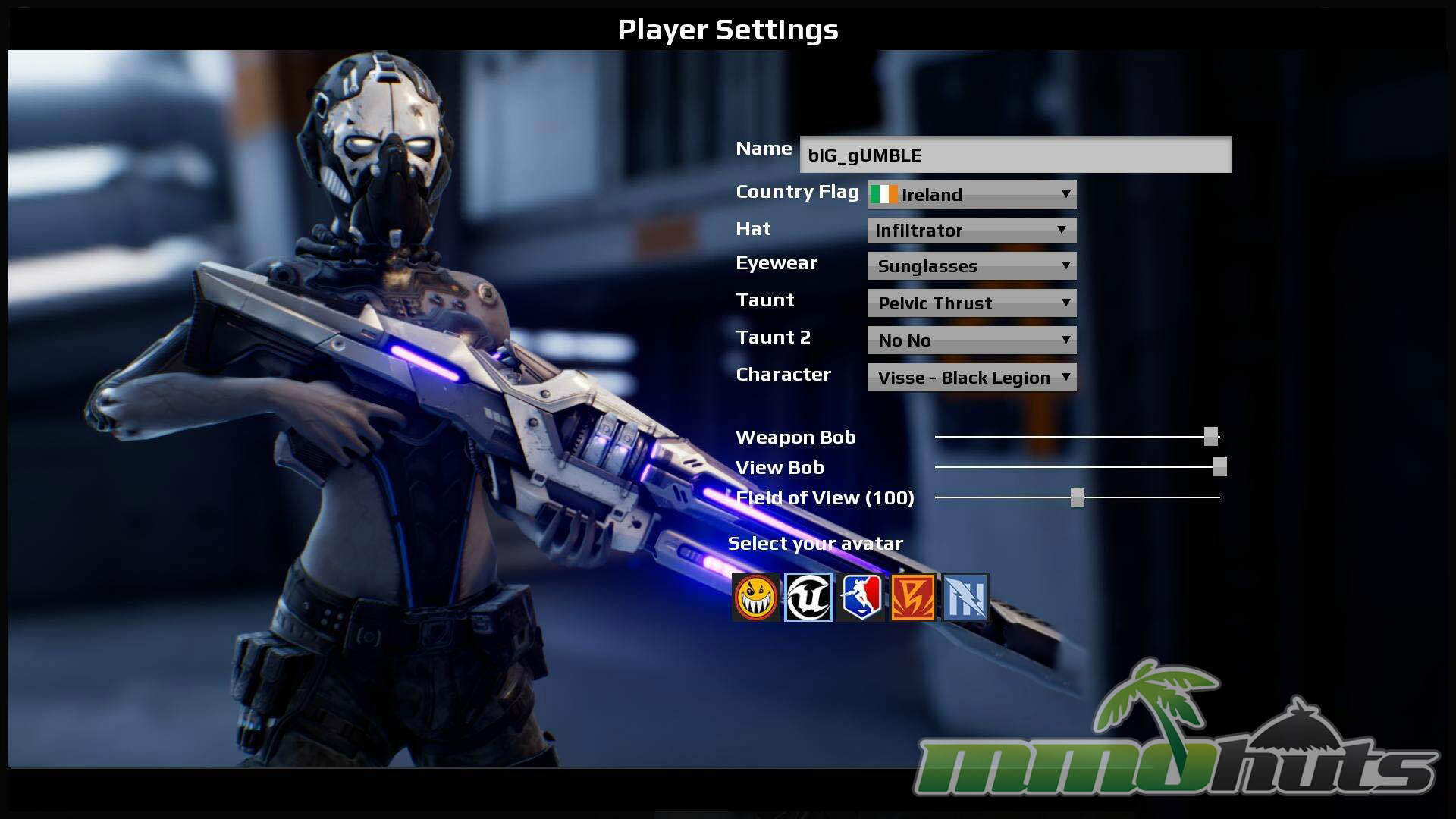1456x819 pixels.
Task: Open the Character dropdown with Visse
Action: 971,378
